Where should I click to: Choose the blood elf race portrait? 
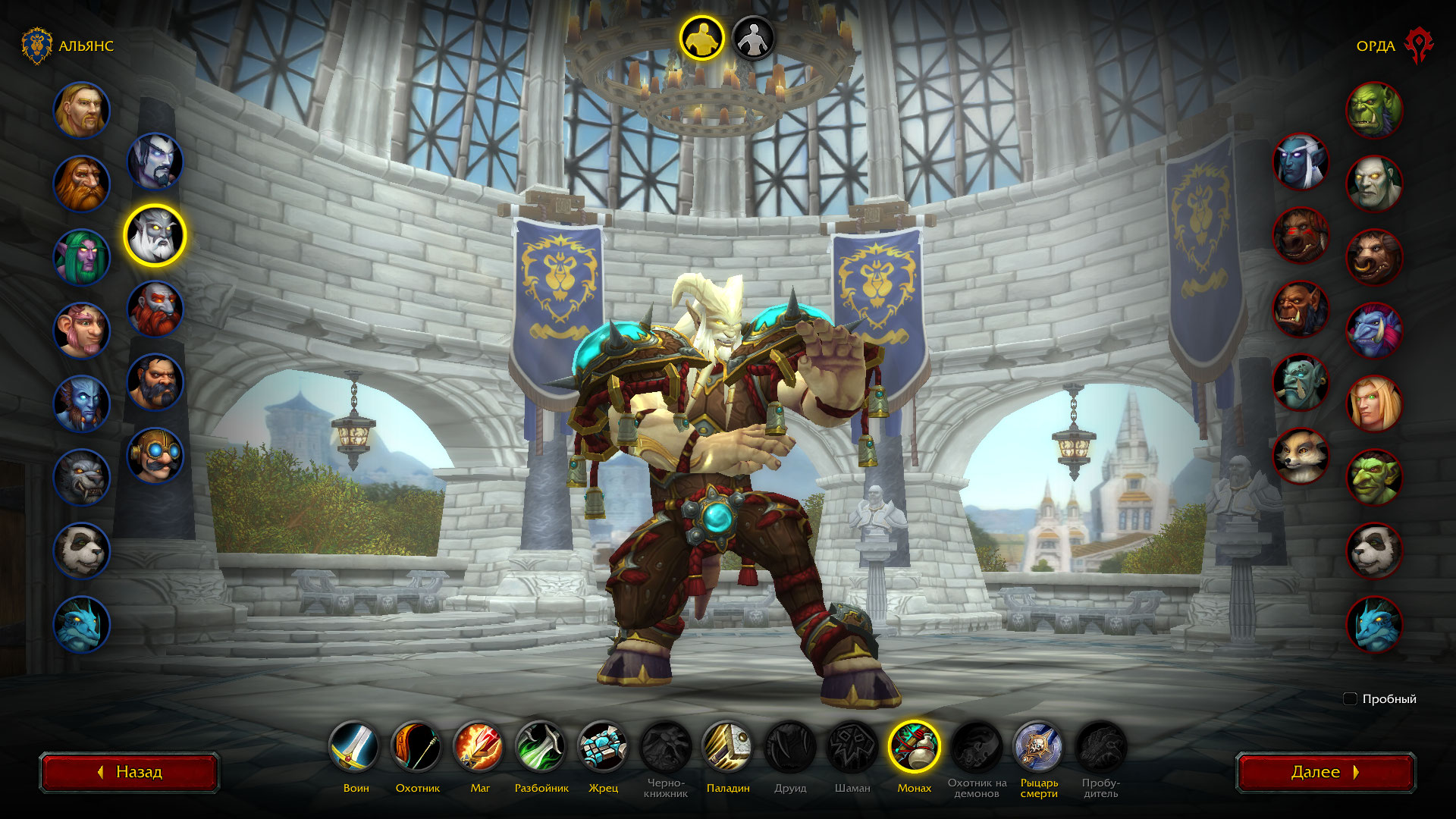click(x=1374, y=404)
